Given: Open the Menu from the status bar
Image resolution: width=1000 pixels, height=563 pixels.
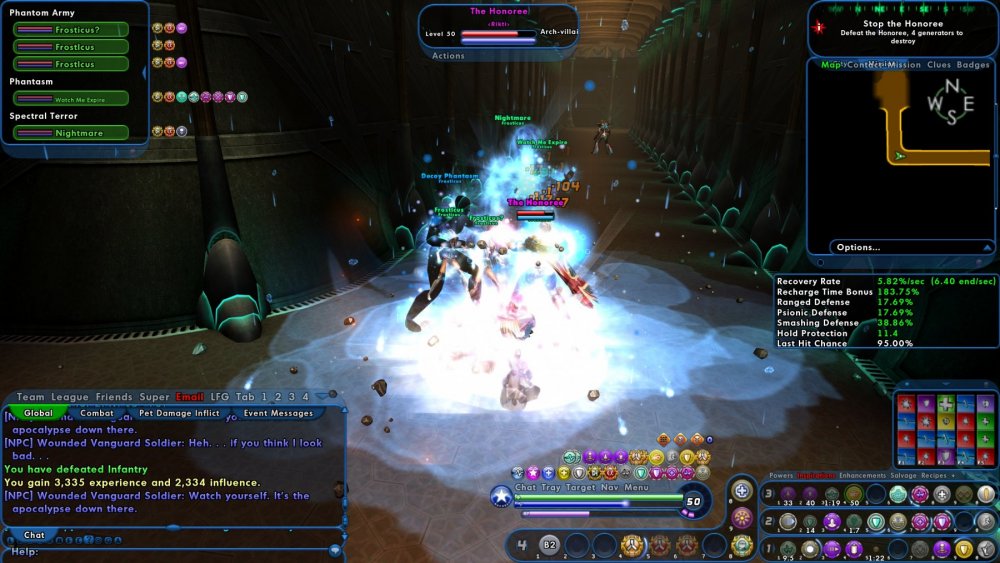Looking at the screenshot, I should coord(637,488).
